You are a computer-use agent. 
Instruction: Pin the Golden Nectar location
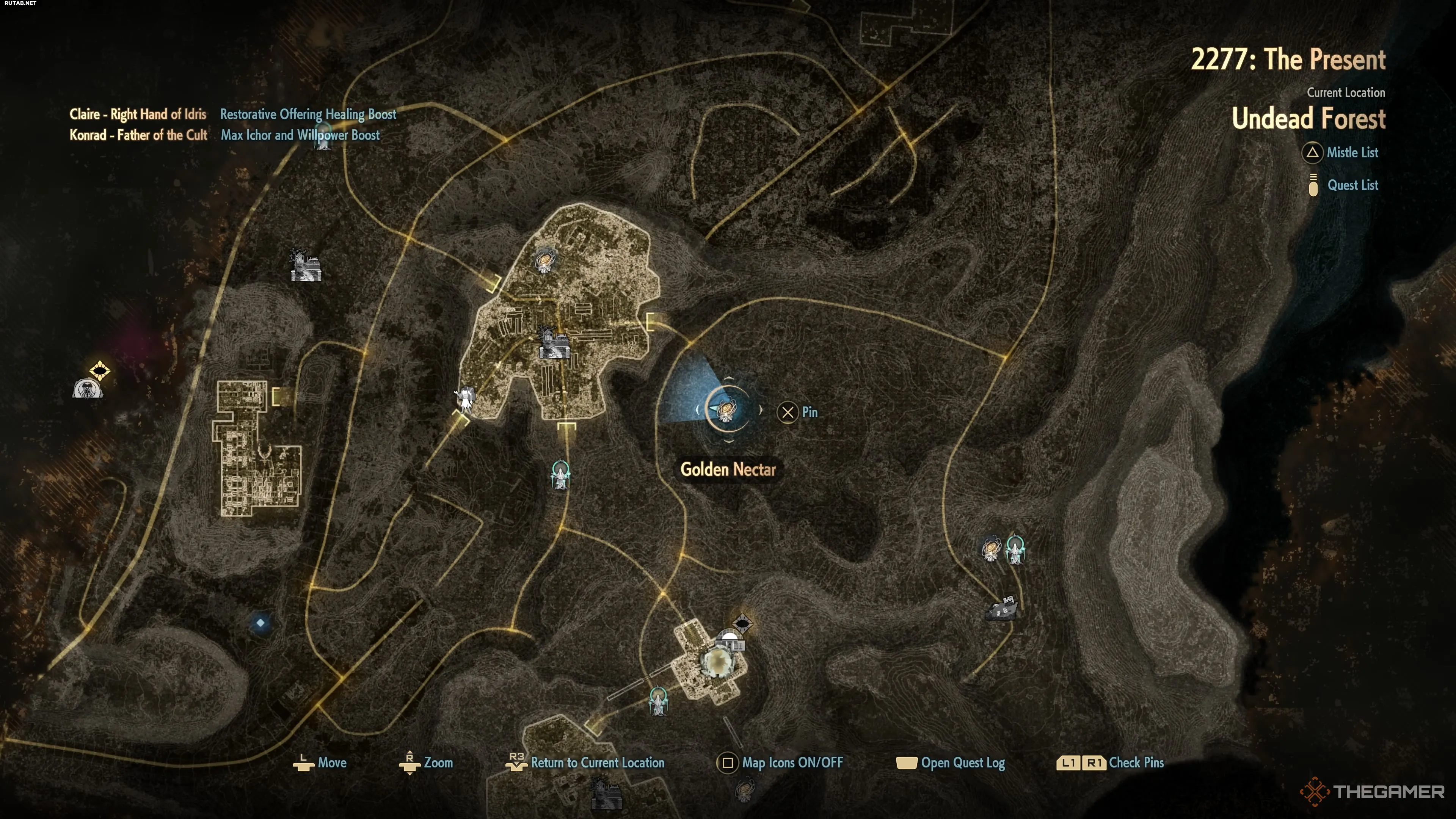pos(797,412)
